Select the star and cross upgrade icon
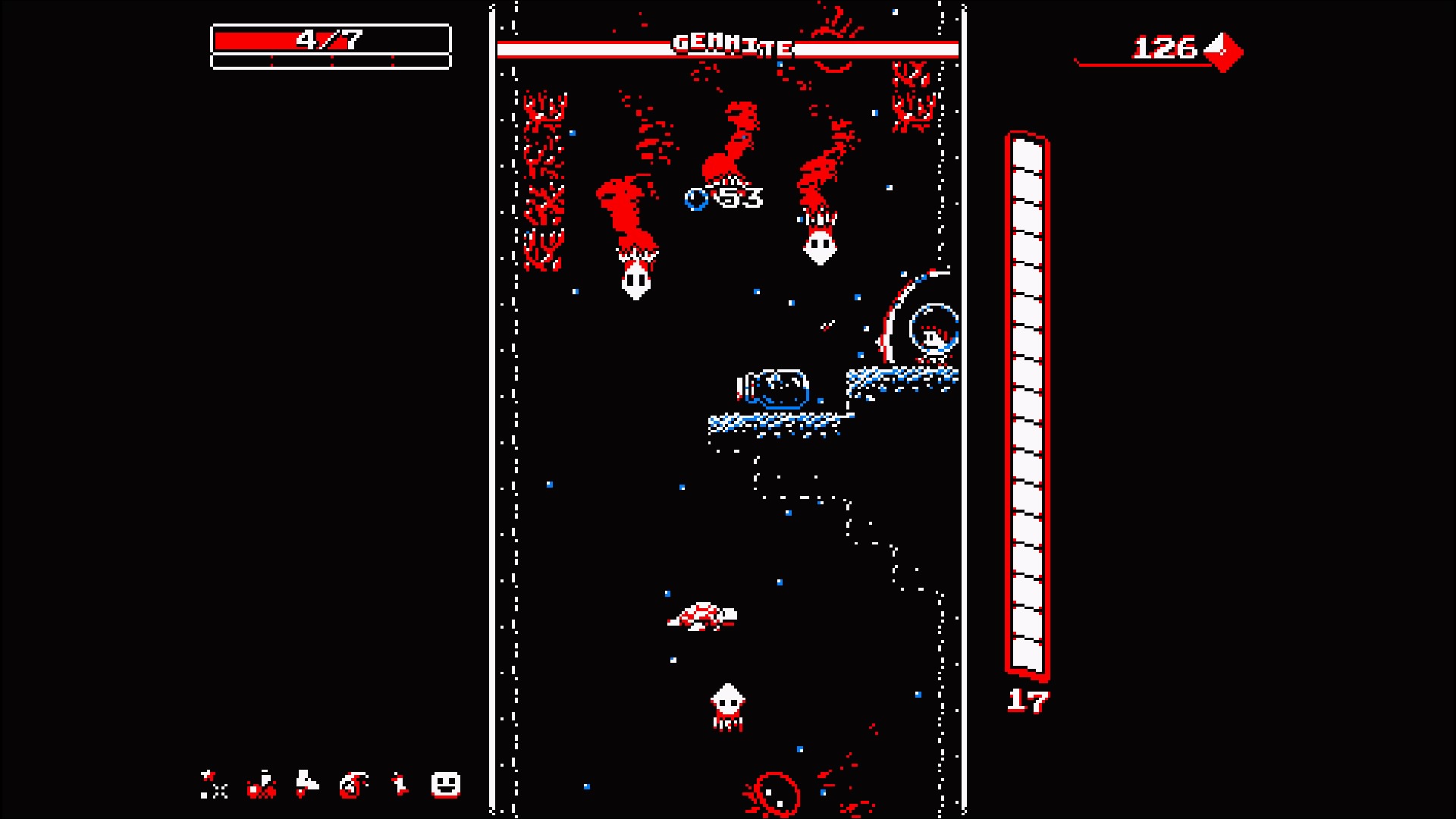Screen dimensions: 1456x819 point(214,785)
